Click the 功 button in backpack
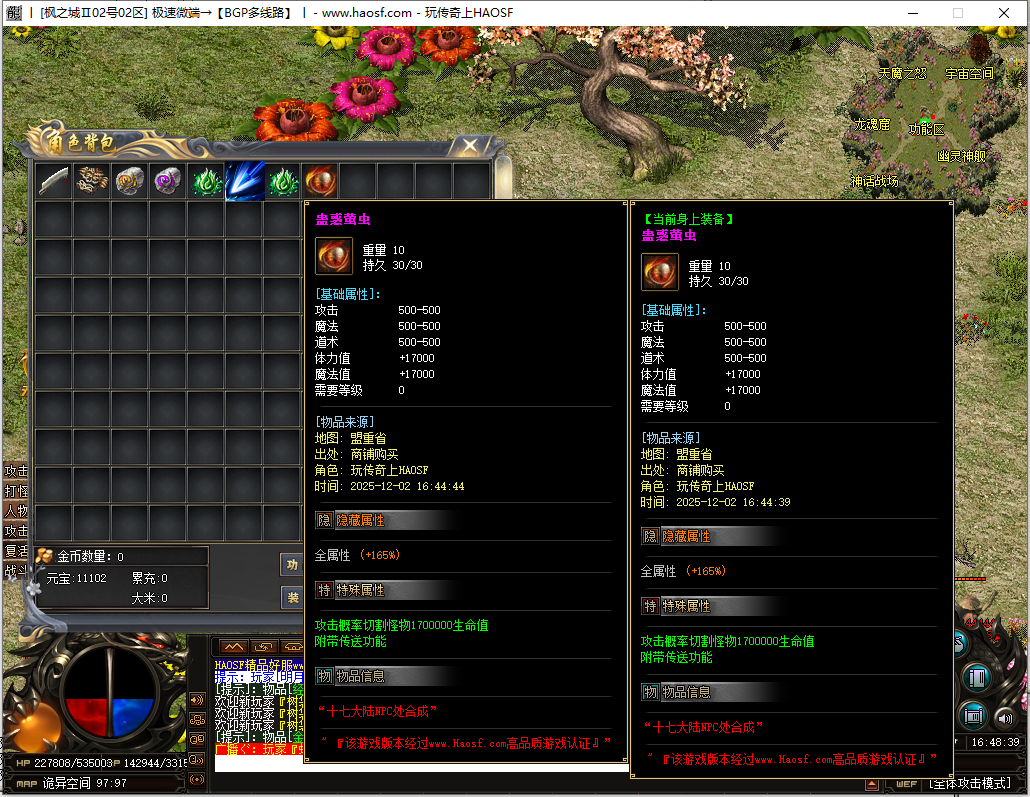 [292, 565]
